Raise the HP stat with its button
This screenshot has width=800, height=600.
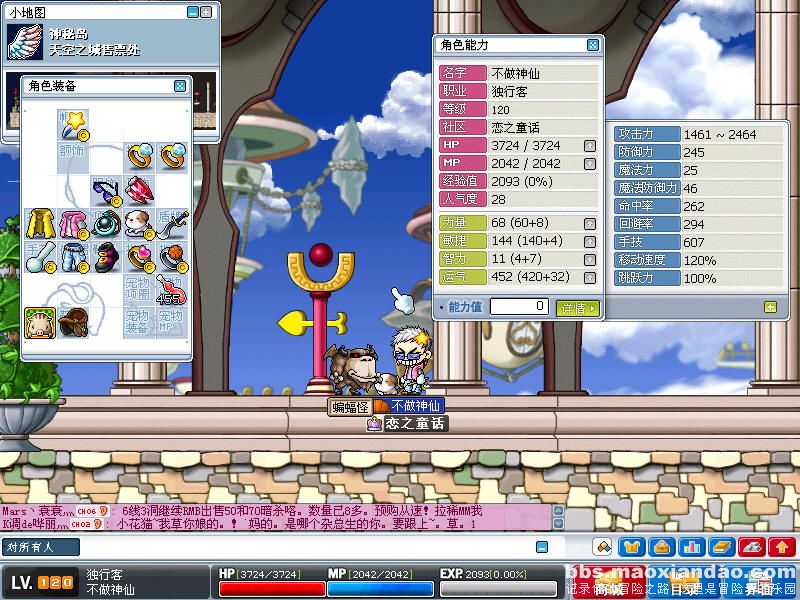(x=590, y=146)
